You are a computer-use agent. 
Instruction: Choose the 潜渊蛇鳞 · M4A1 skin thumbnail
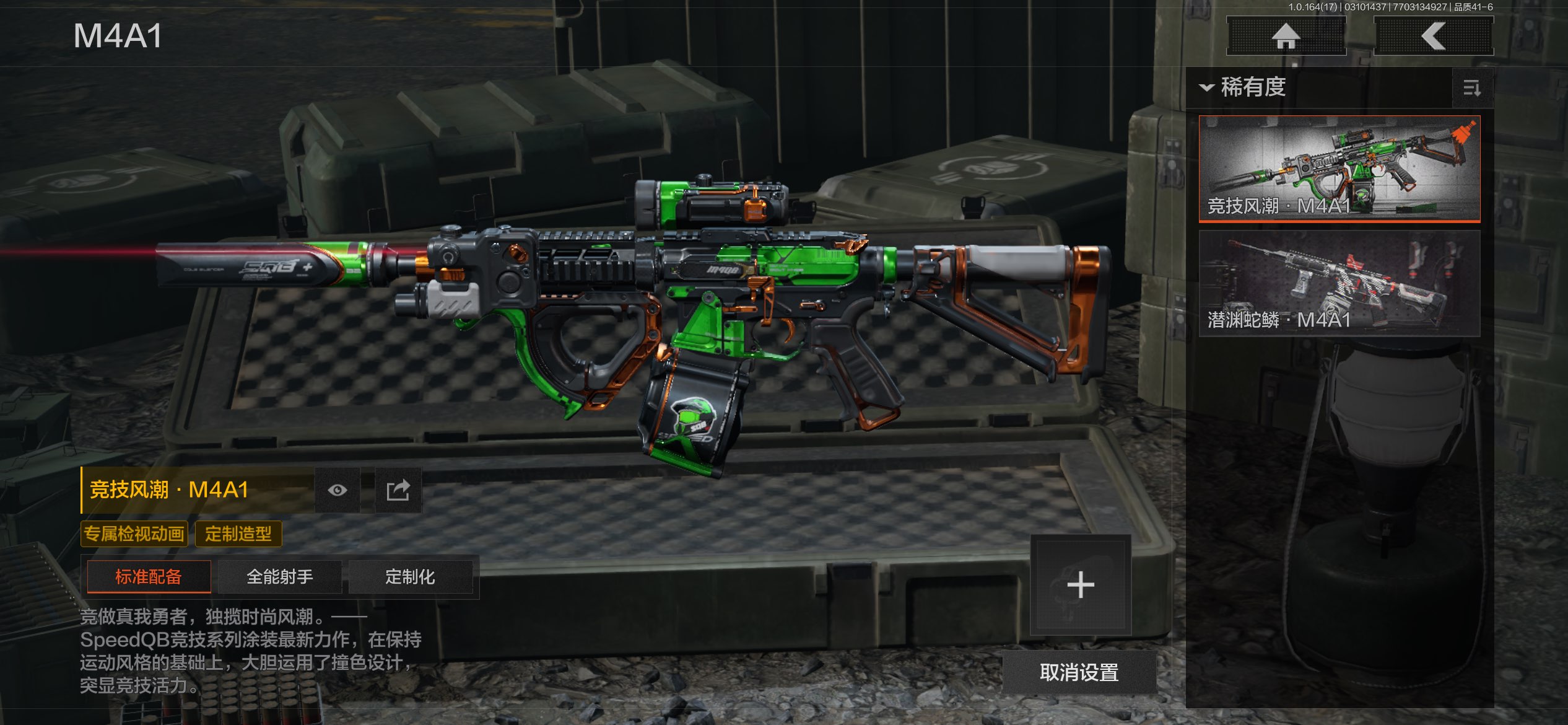(x=1339, y=283)
